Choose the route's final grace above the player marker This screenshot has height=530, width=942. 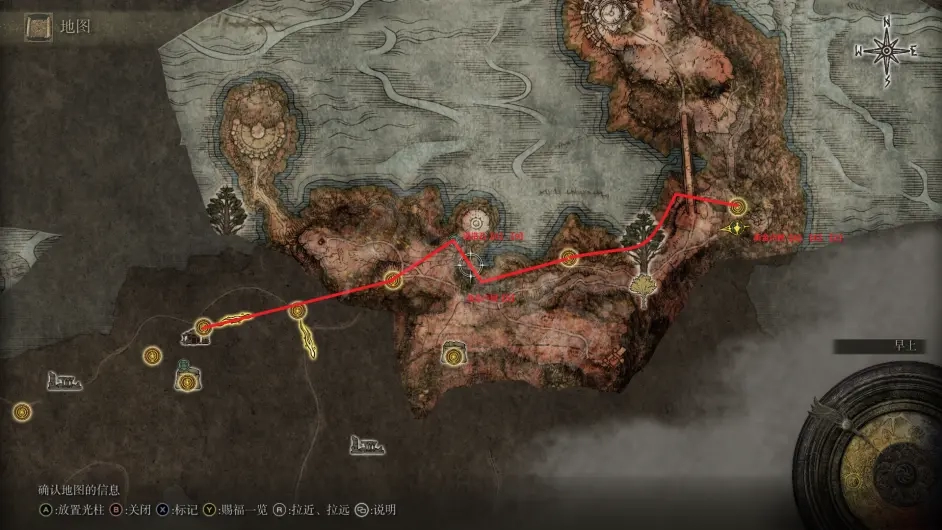(737, 206)
